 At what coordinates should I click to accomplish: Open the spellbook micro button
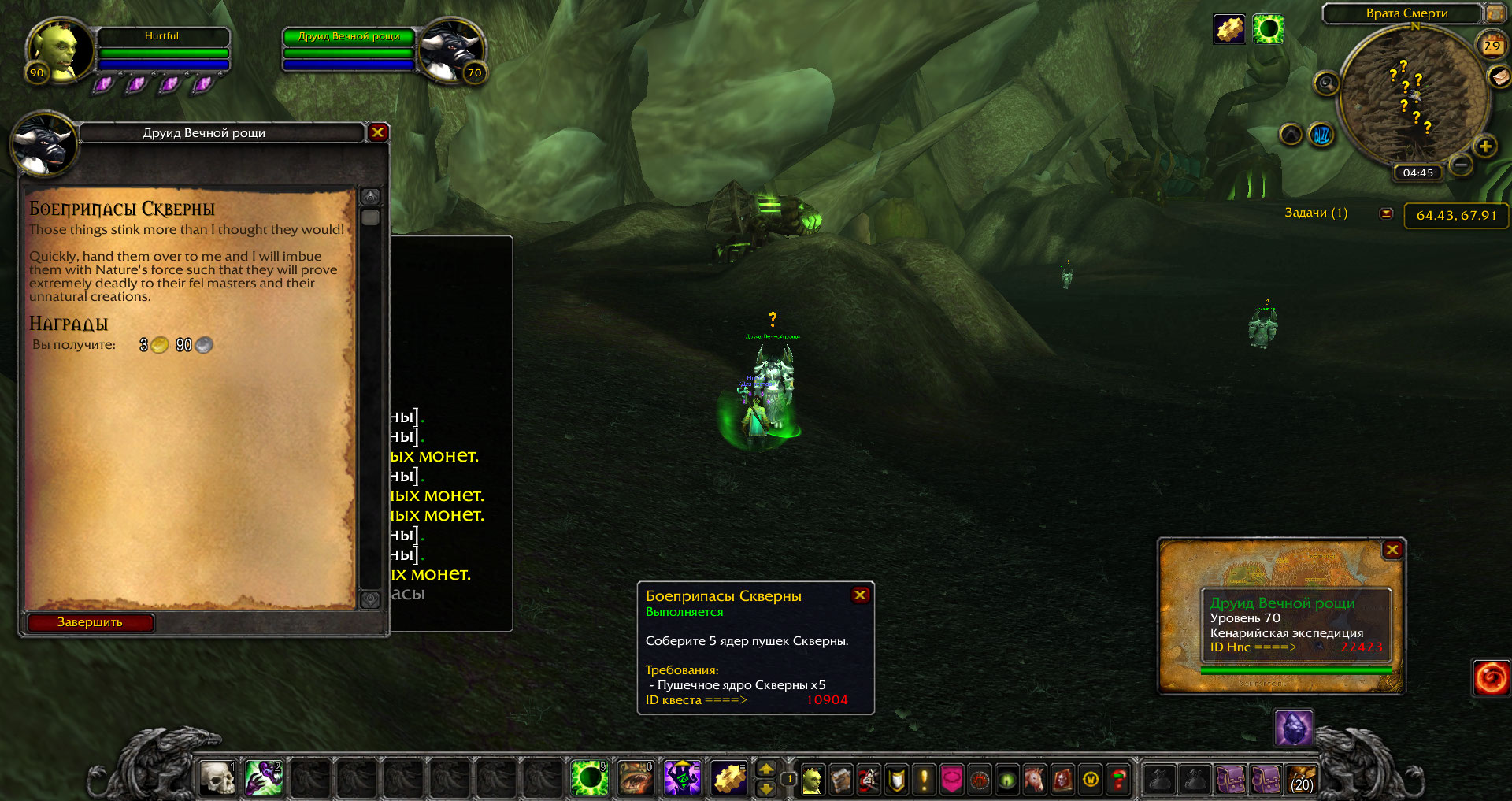click(840, 780)
